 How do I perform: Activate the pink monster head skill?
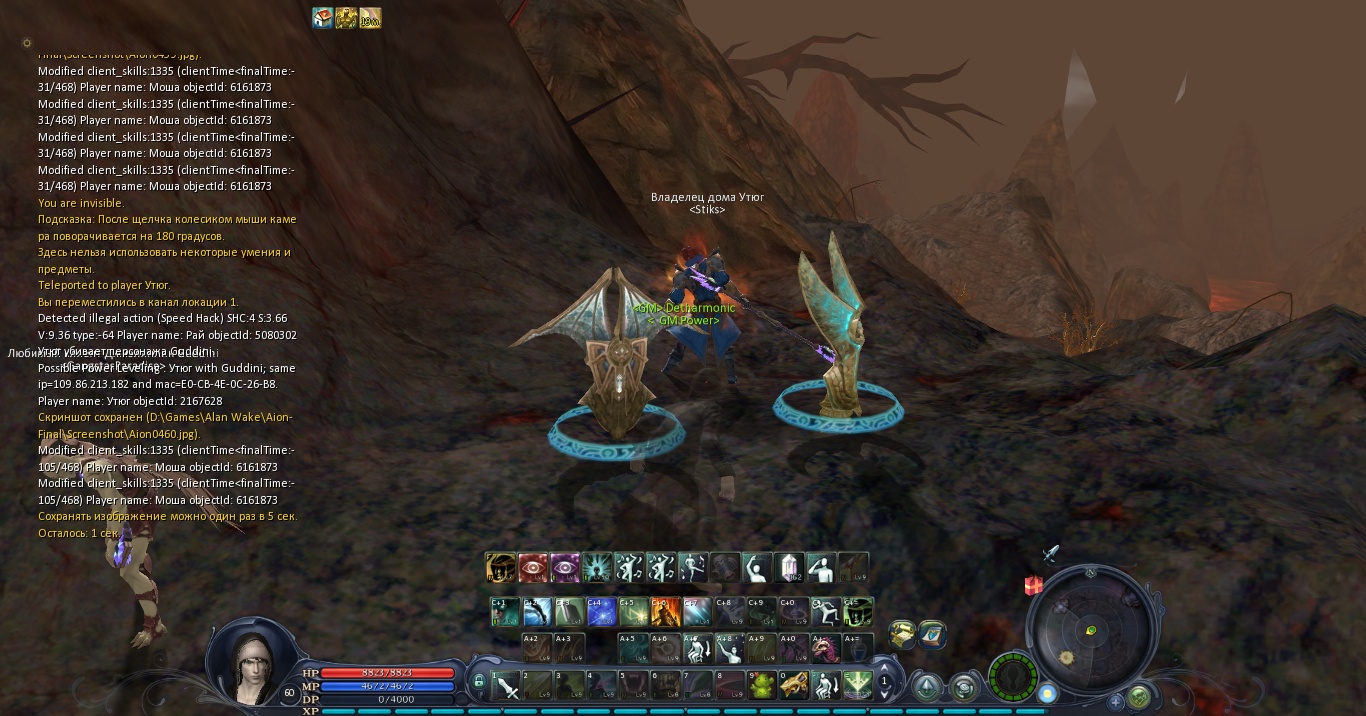coord(826,649)
